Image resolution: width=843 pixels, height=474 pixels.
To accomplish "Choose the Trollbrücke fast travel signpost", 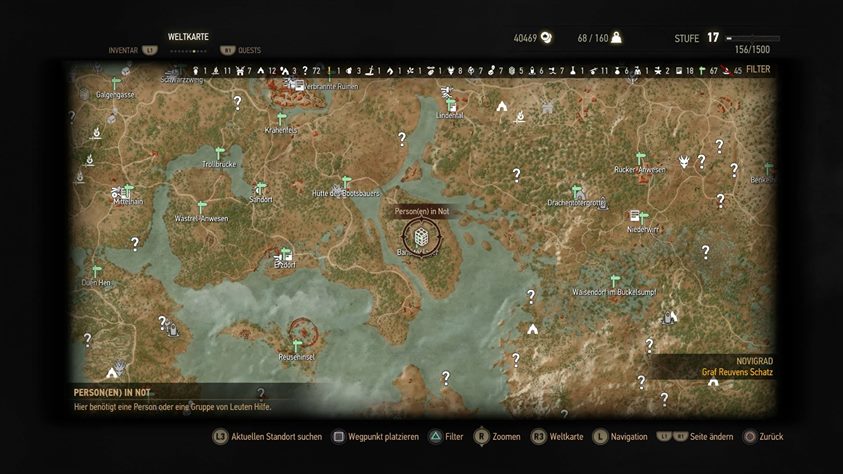I will click(x=218, y=153).
